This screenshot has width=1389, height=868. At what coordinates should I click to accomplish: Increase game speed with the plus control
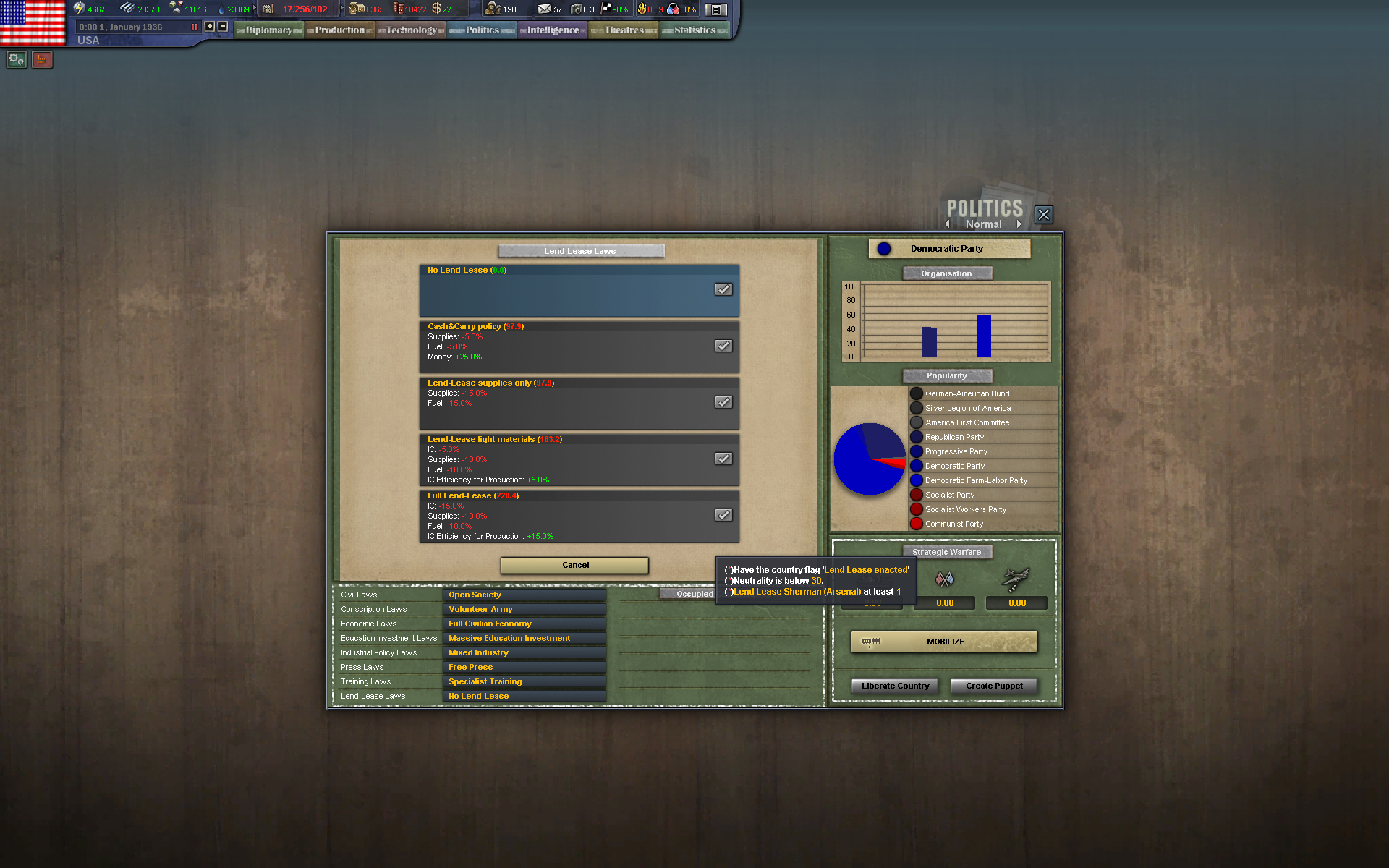pos(208,25)
